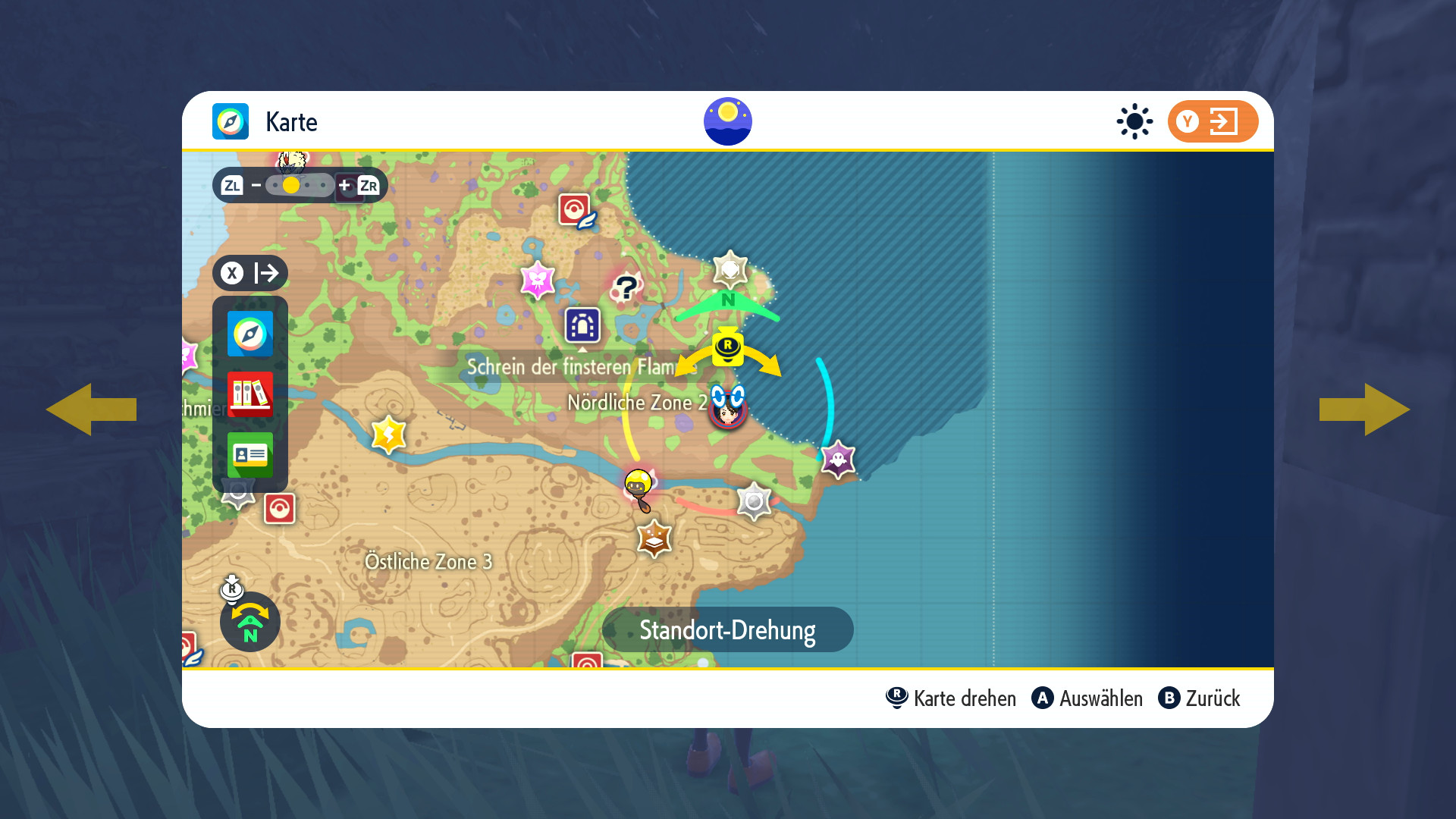Choose the white rock Tera raid crystal
Screen dimensions: 1456x819
[730, 269]
